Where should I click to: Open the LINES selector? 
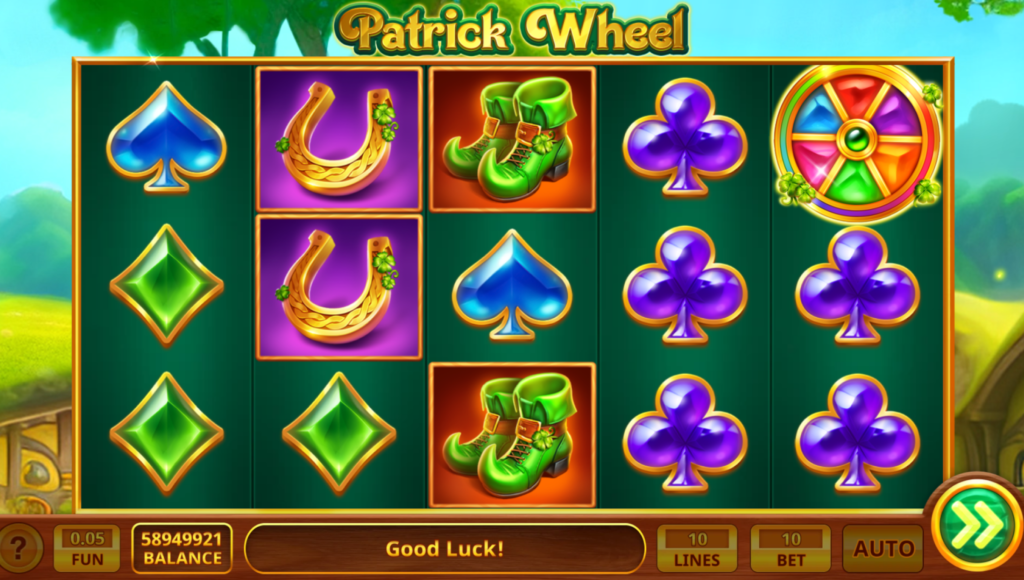697,548
